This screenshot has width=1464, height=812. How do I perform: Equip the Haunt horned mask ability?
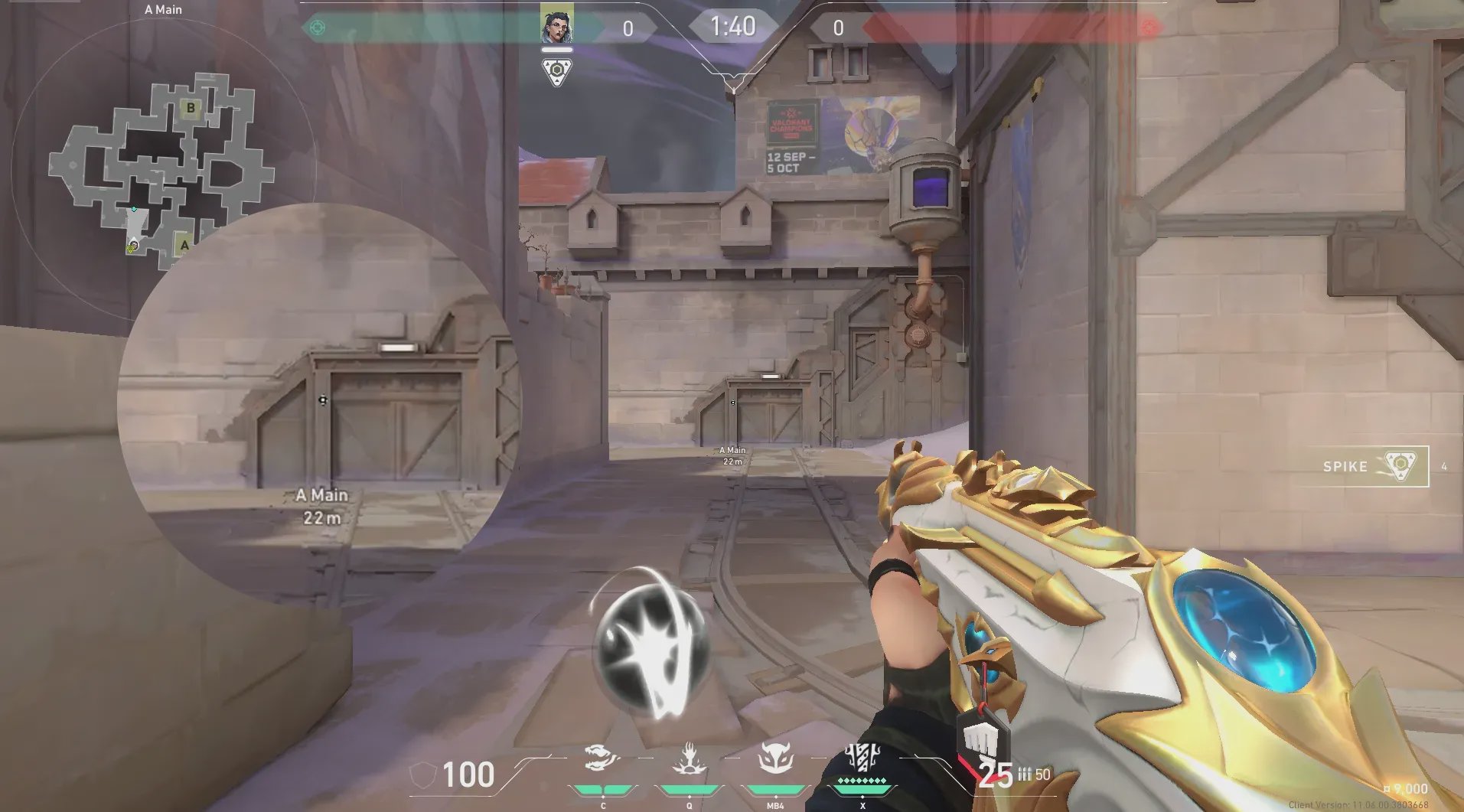[x=774, y=759]
